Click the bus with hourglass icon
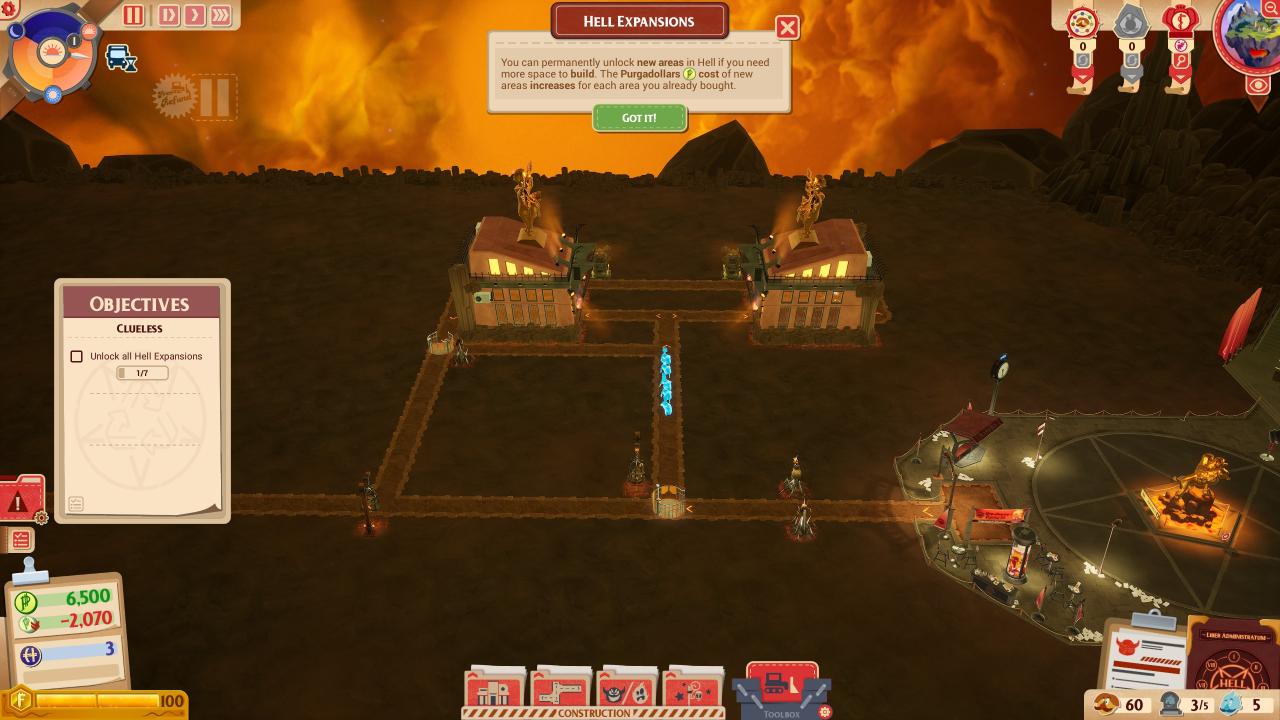1280x720 pixels. (x=121, y=58)
